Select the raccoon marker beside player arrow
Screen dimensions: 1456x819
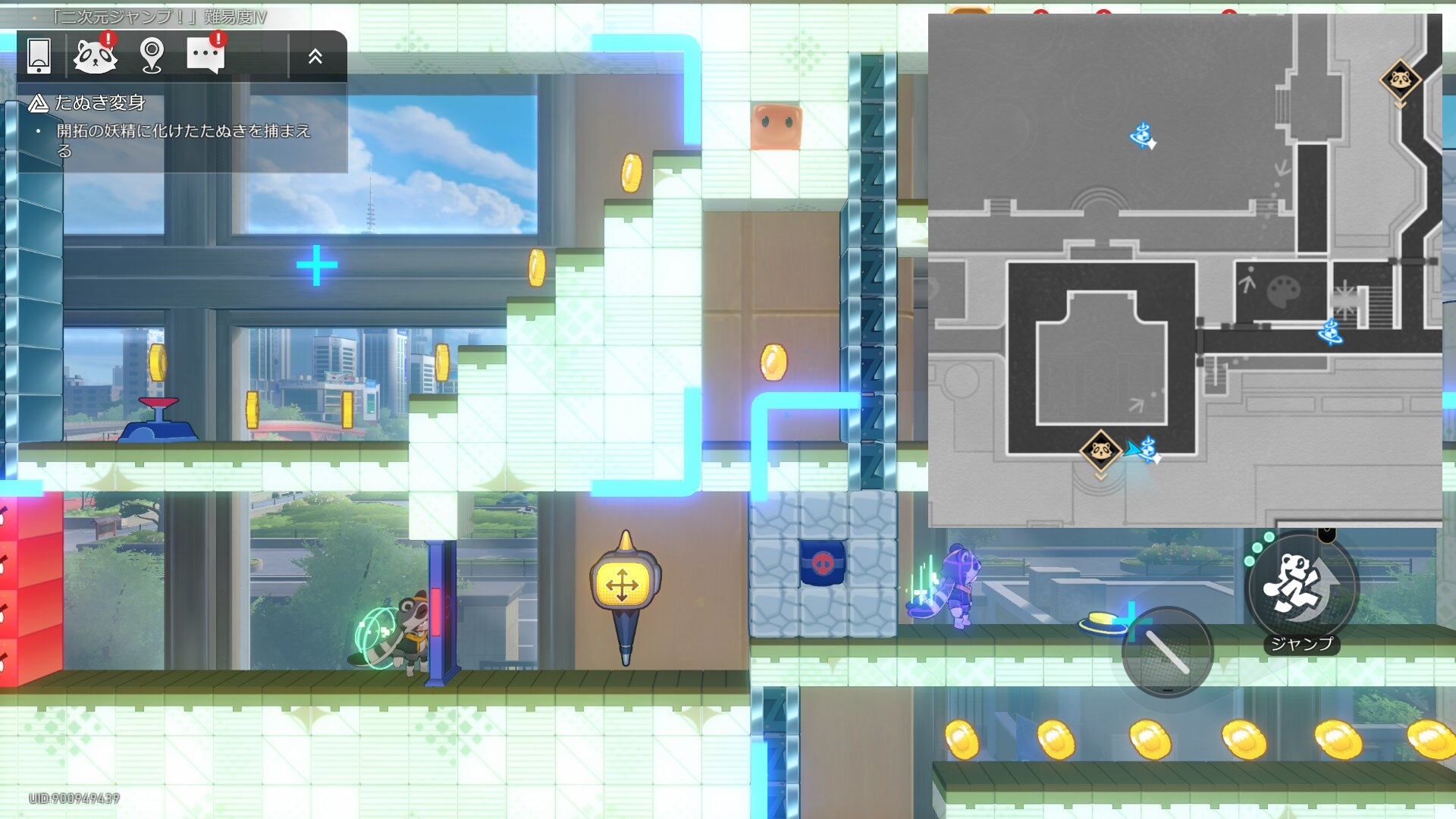point(1100,451)
